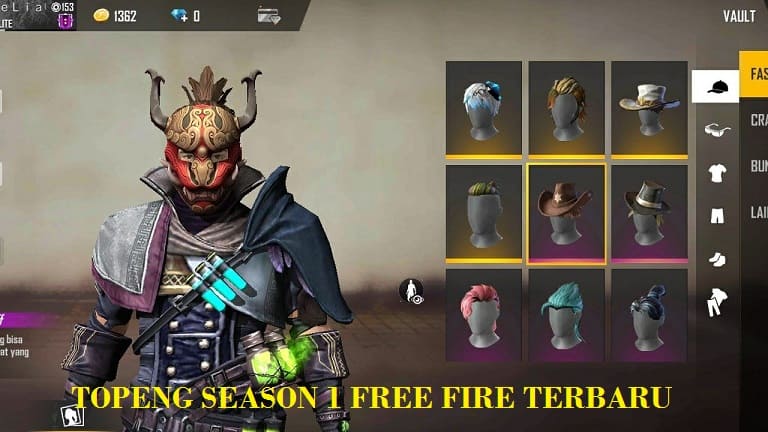The width and height of the screenshot is (768, 432).
Task: Toggle the character preview eye icon
Action: 411,291
